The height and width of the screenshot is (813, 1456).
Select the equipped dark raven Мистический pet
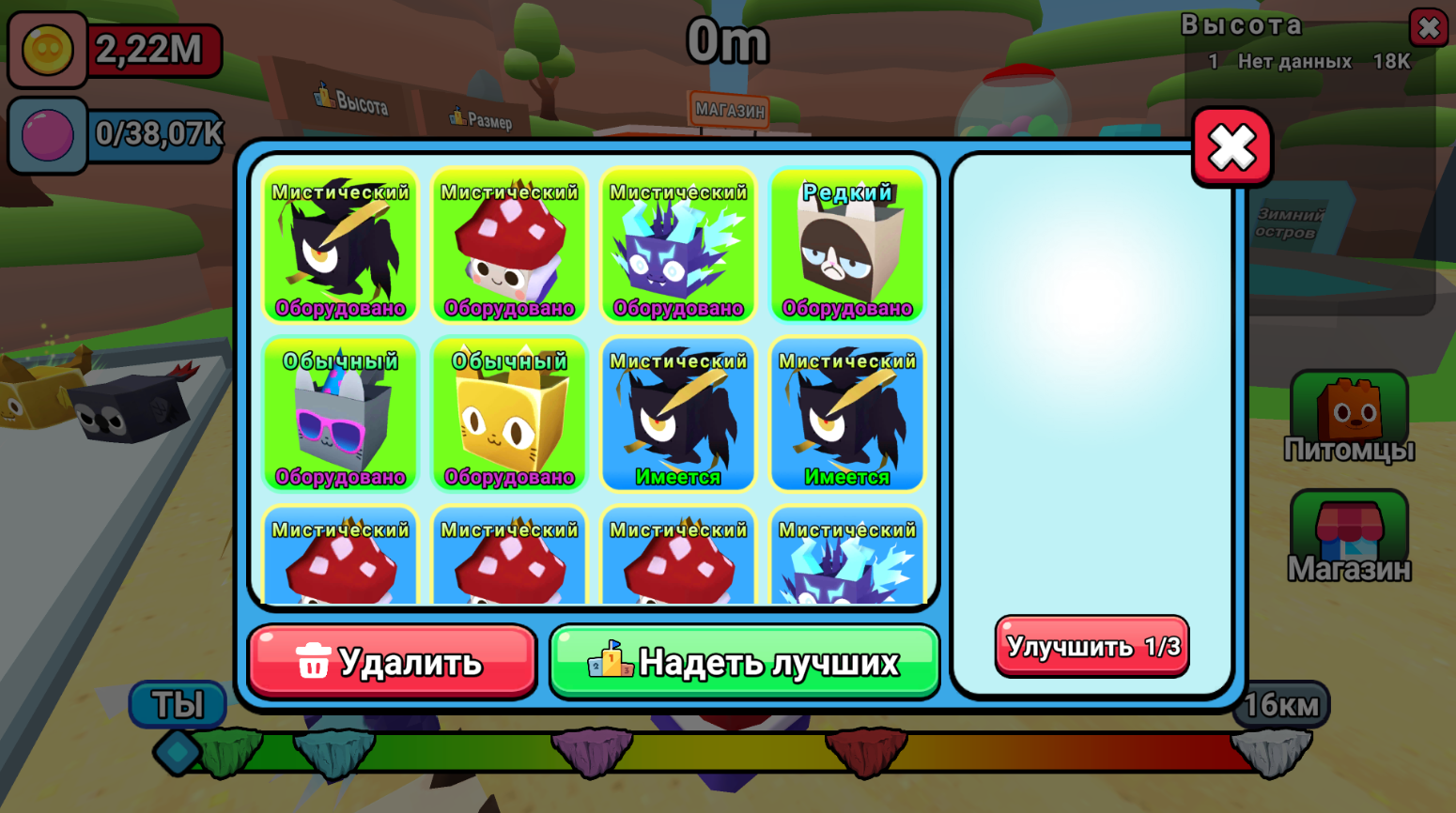pos(339,246)
